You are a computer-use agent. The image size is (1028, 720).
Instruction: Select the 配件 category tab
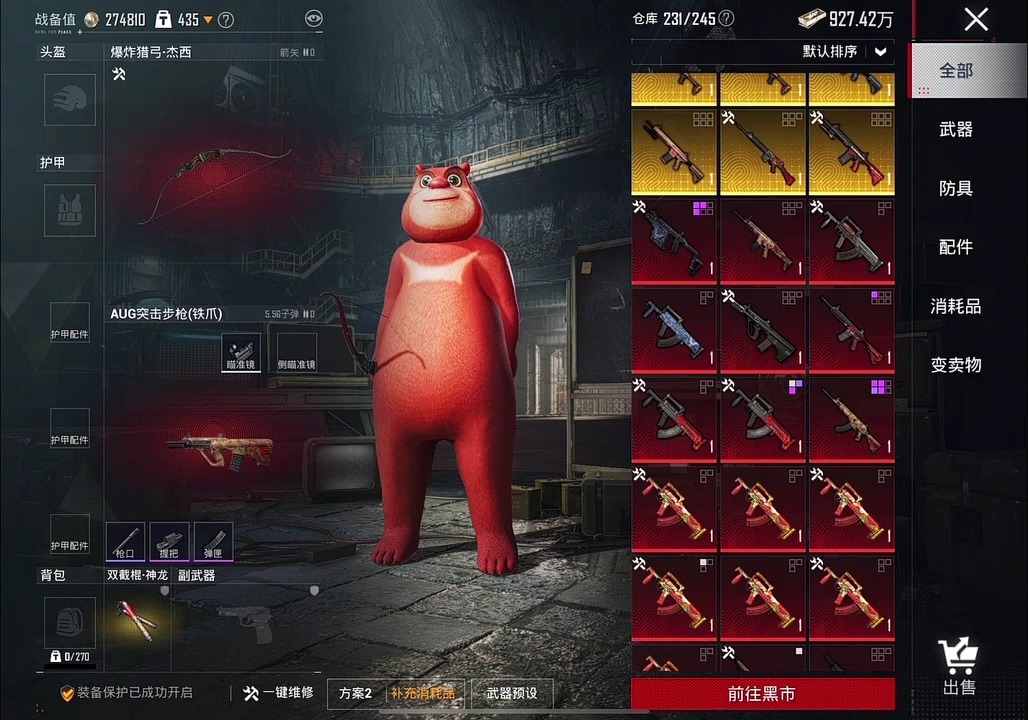click(956, 247)
